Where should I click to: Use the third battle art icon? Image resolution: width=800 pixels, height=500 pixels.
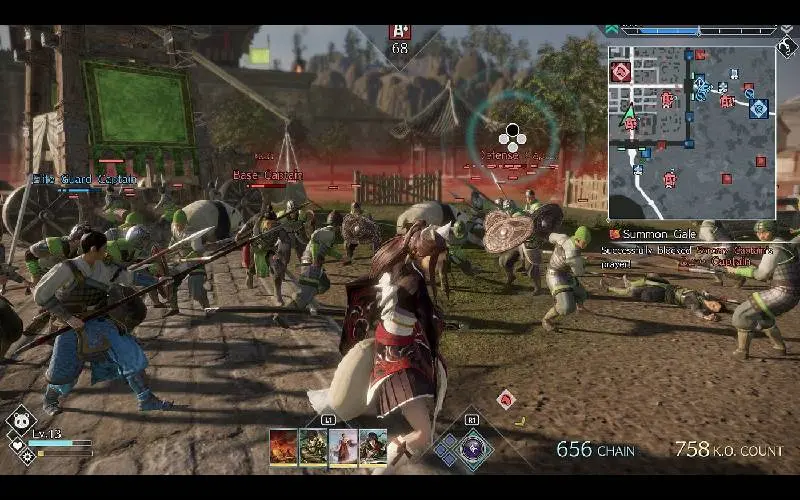coord(343,446)
